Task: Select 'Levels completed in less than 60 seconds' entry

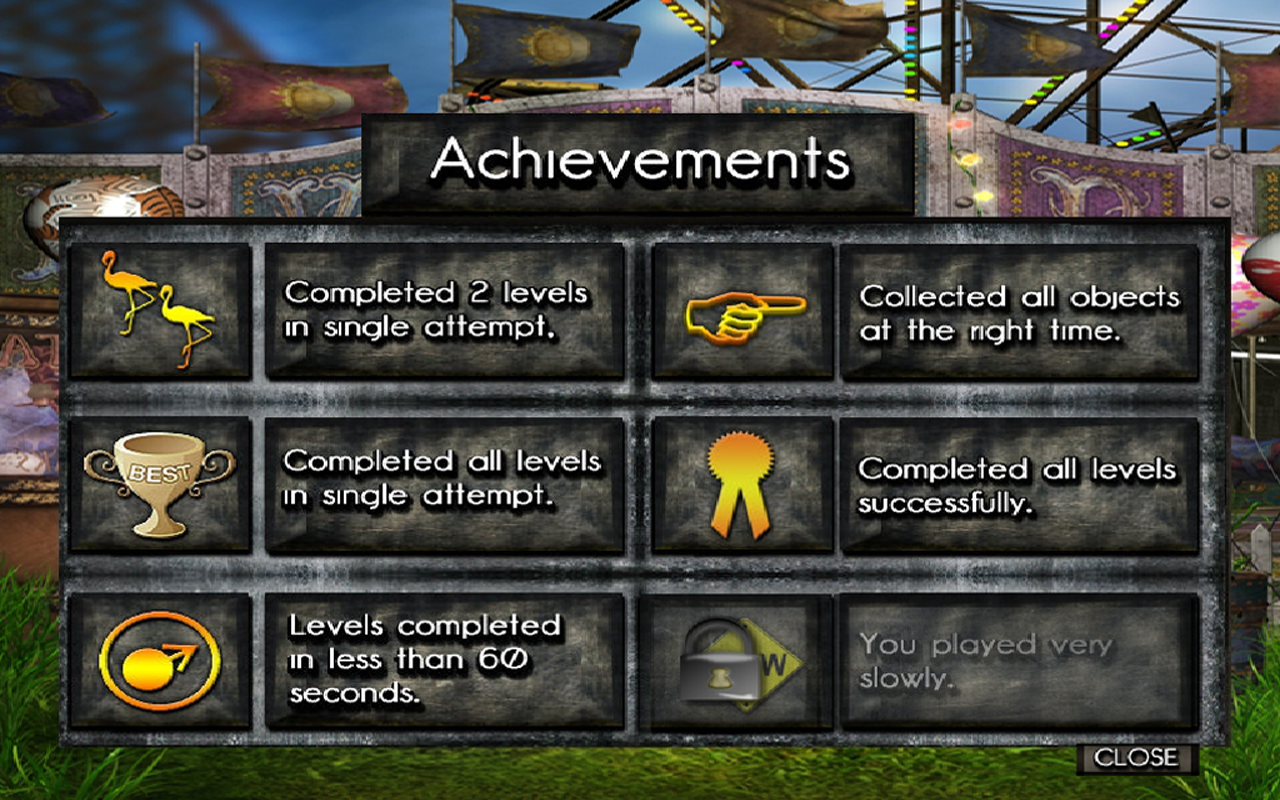Action: [x=444, y=660]
